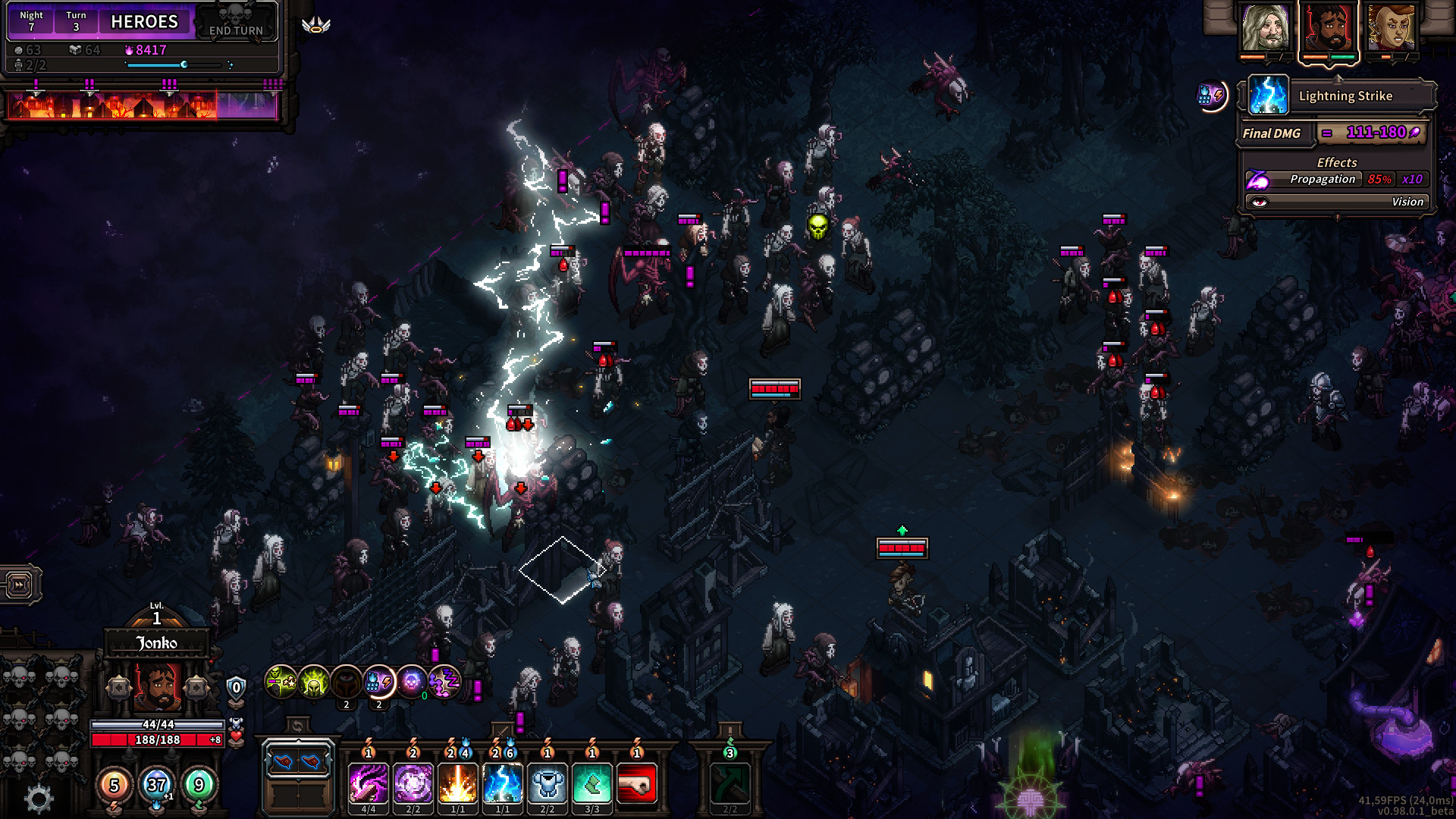Open the gear settings menu
Image resolution: width=1456 pixels, height=819 pixels.
click(39, 798)
